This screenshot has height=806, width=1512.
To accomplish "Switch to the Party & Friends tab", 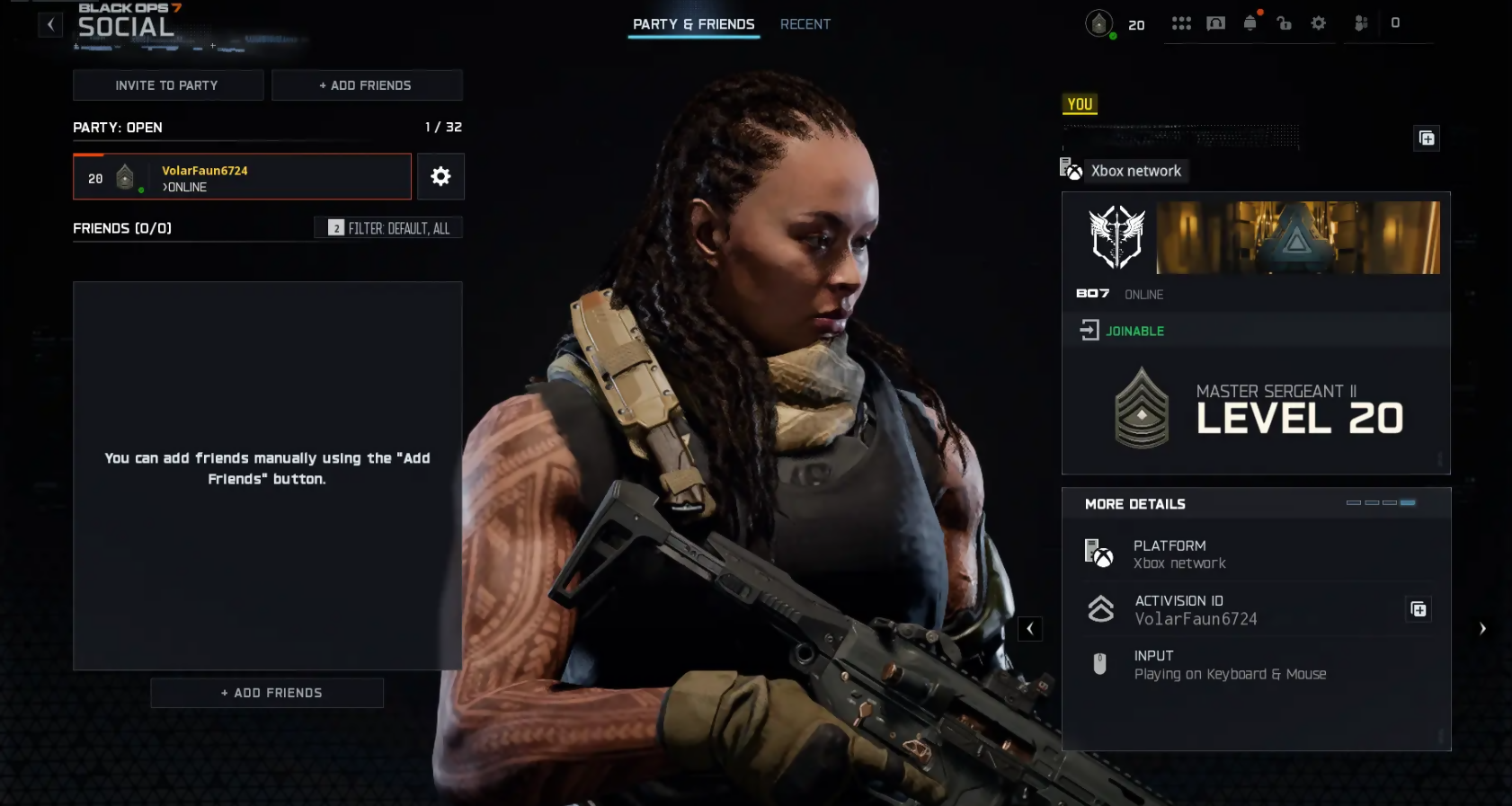I will point(693,24).
